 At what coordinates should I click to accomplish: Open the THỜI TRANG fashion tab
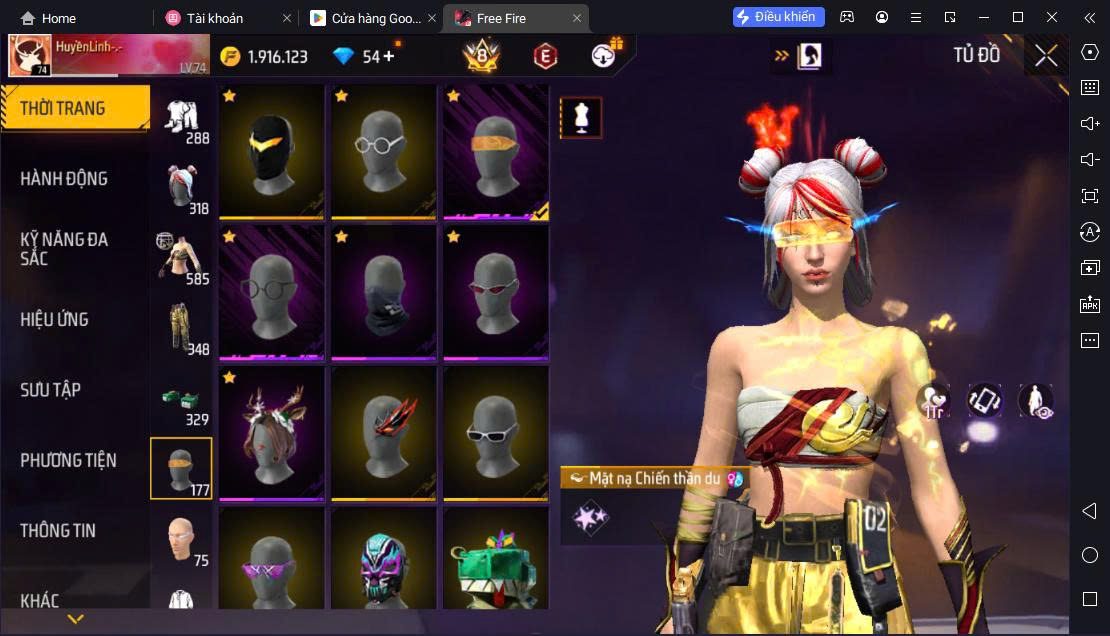tap(63, 108)
